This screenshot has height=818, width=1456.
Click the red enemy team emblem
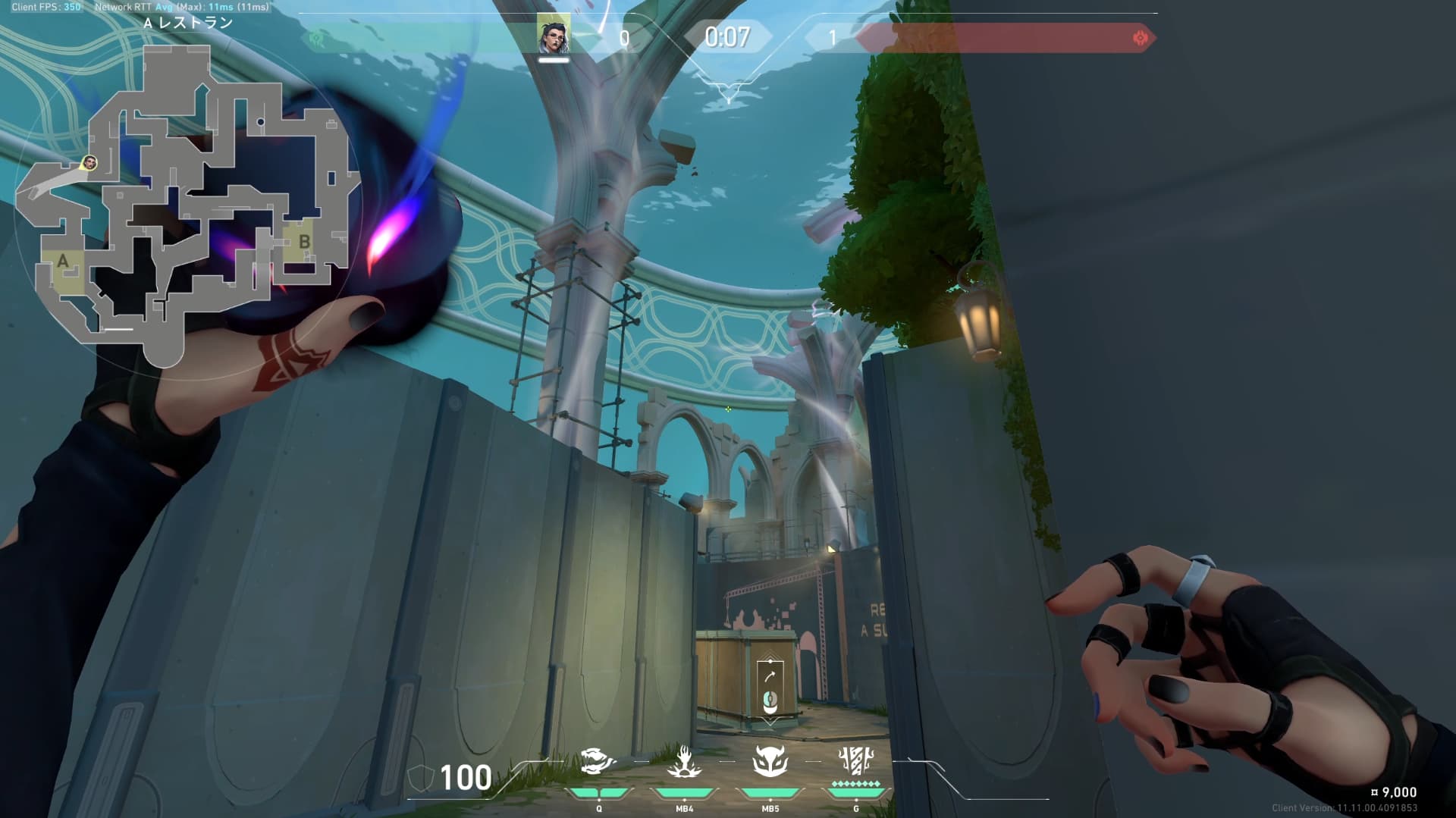click(x=1139, y=38)
